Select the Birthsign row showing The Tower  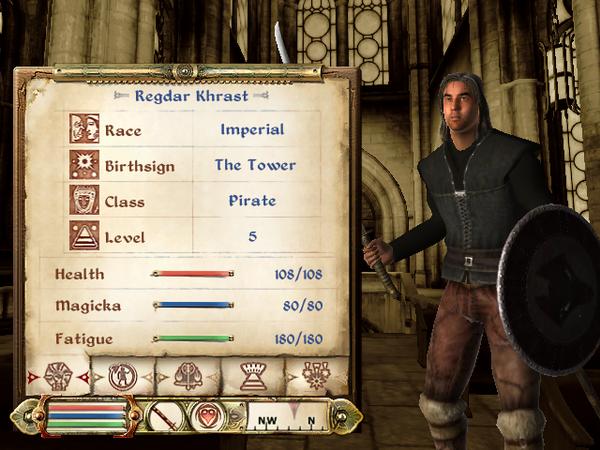(x=190, y=165)
